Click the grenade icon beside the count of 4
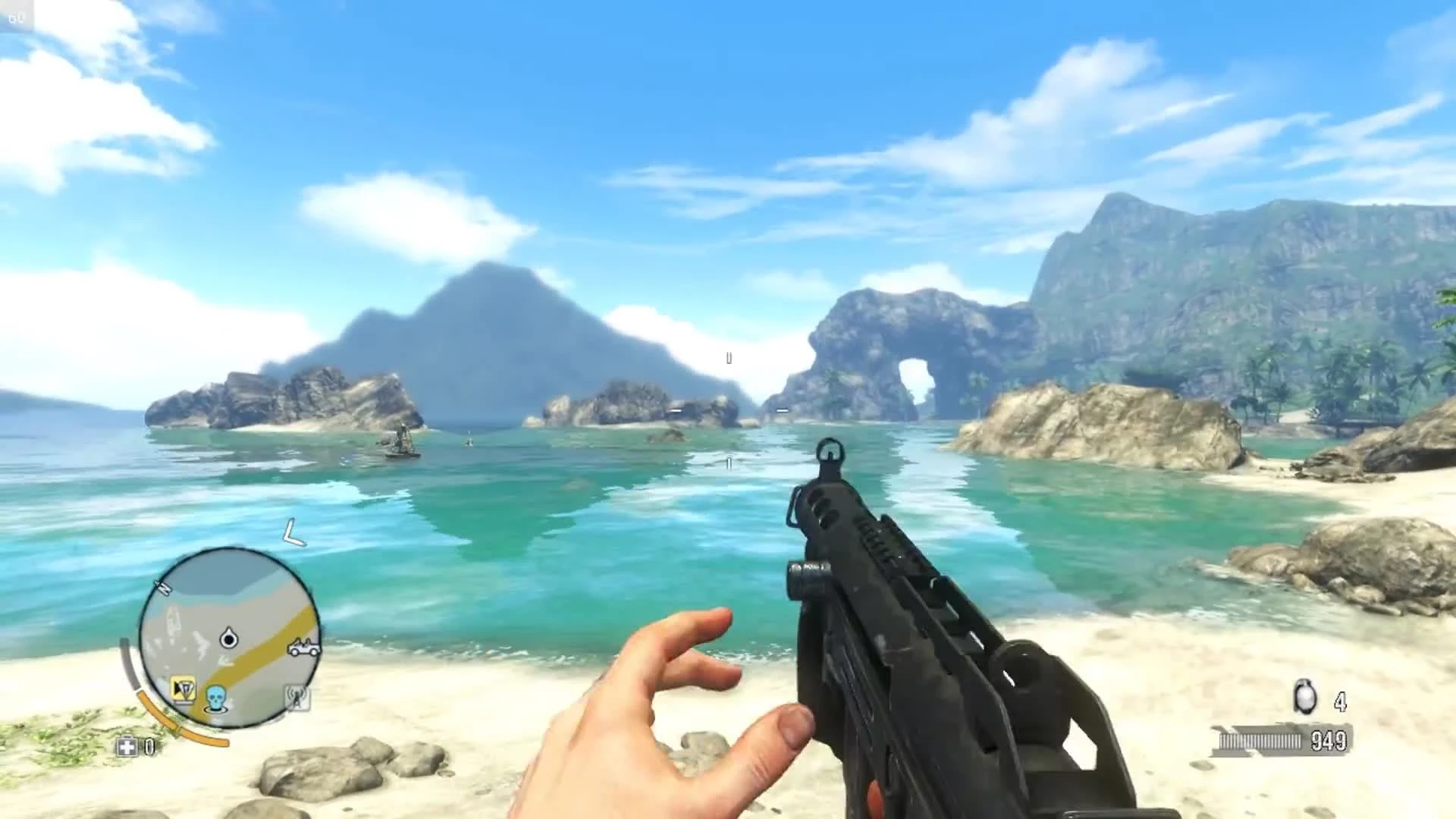 [1304, 696]
